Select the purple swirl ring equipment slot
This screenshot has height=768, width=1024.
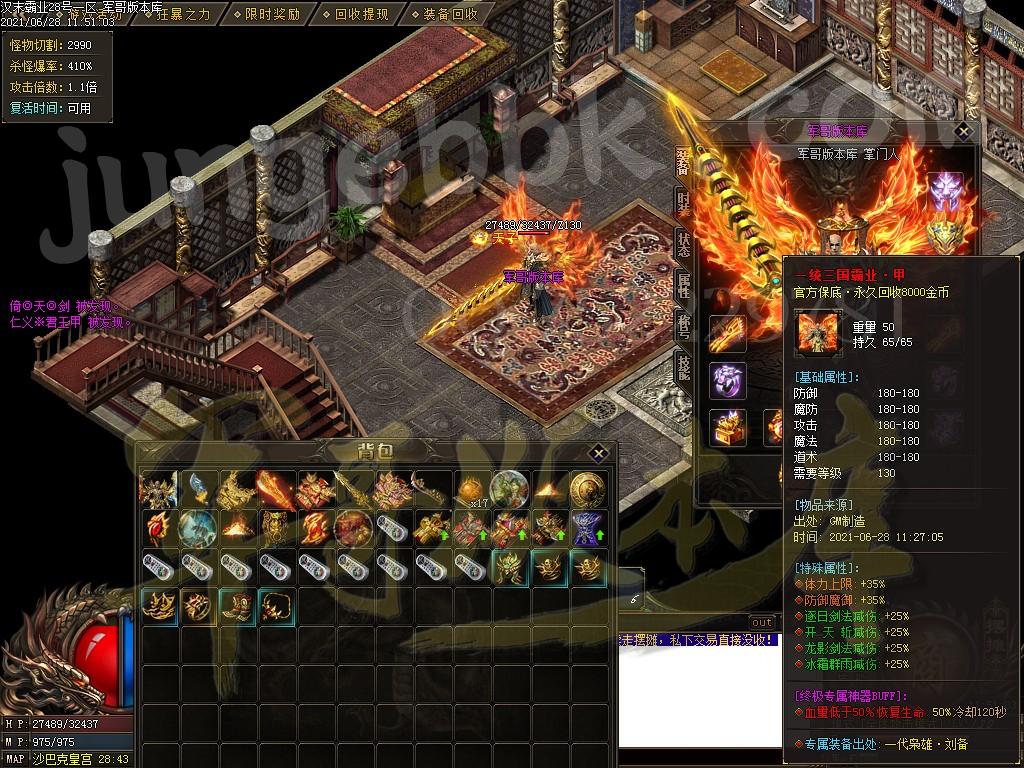tap(728, 380)
